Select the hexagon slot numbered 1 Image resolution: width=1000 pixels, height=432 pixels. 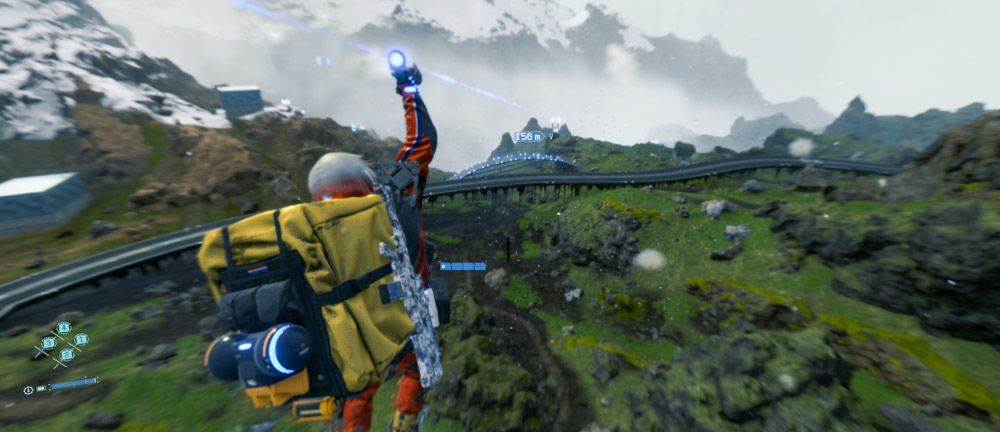[x=81, y=339]
